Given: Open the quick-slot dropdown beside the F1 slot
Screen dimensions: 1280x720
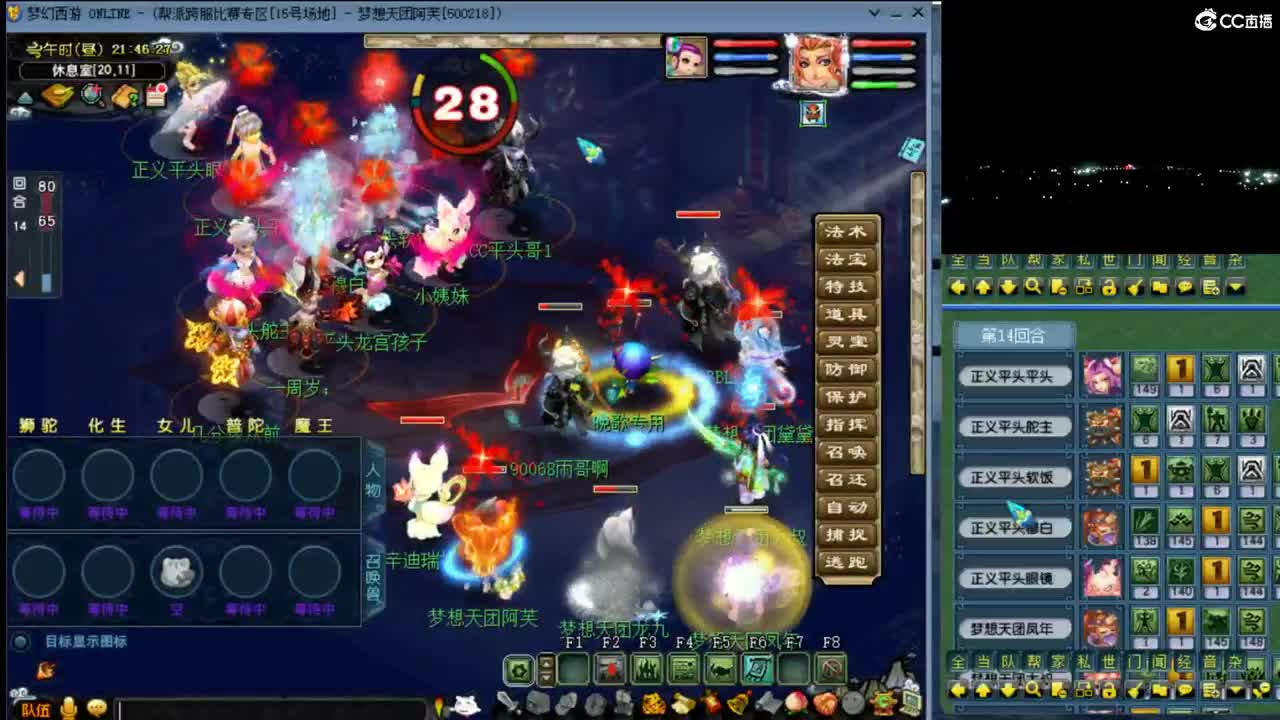Looking at the screenshot, I should click(x=545, y=670).
